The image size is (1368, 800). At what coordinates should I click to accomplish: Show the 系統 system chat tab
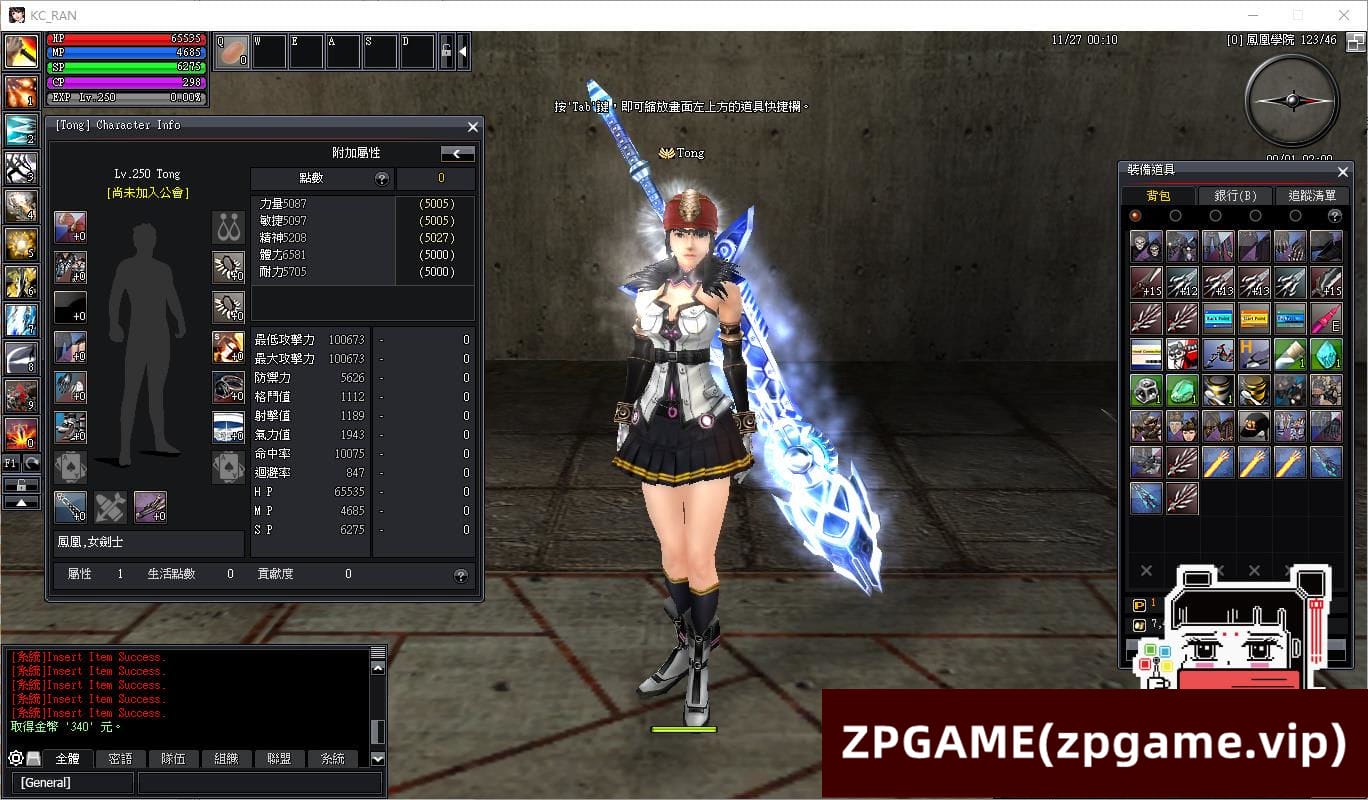pos(332,759)
